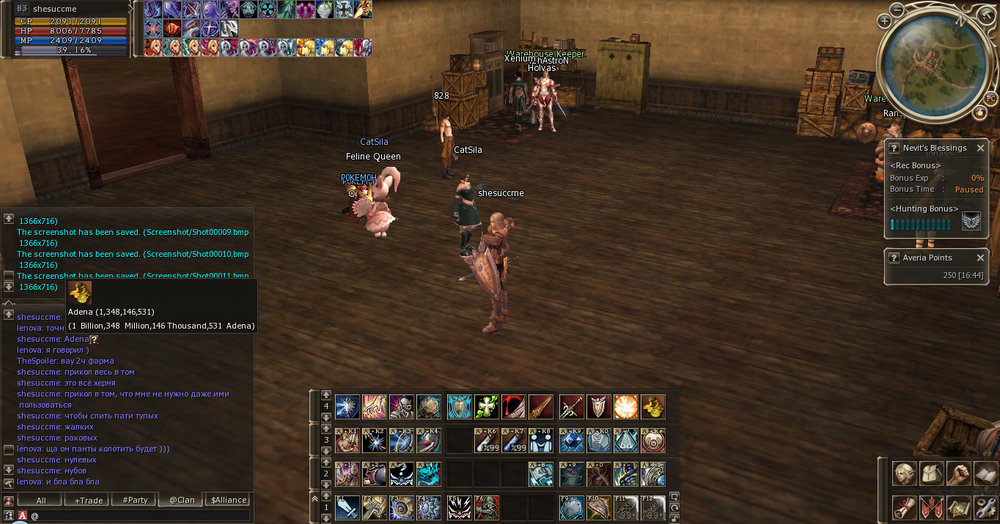
Task: Close the Averia Points panel
Action: pos(980,257)
